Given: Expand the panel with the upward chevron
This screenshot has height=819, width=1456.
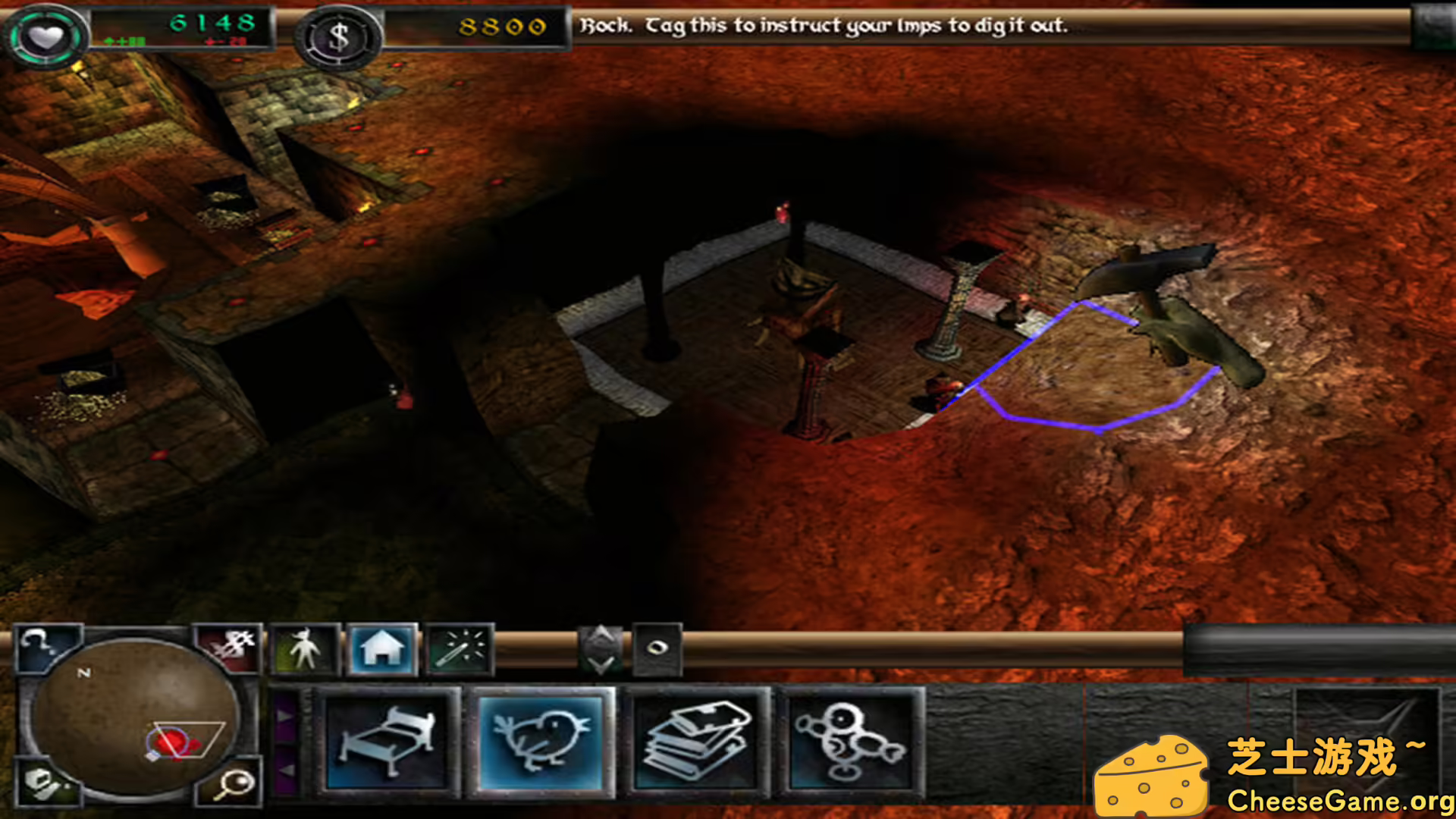Looking at the screenshot, I should point(600,635).
